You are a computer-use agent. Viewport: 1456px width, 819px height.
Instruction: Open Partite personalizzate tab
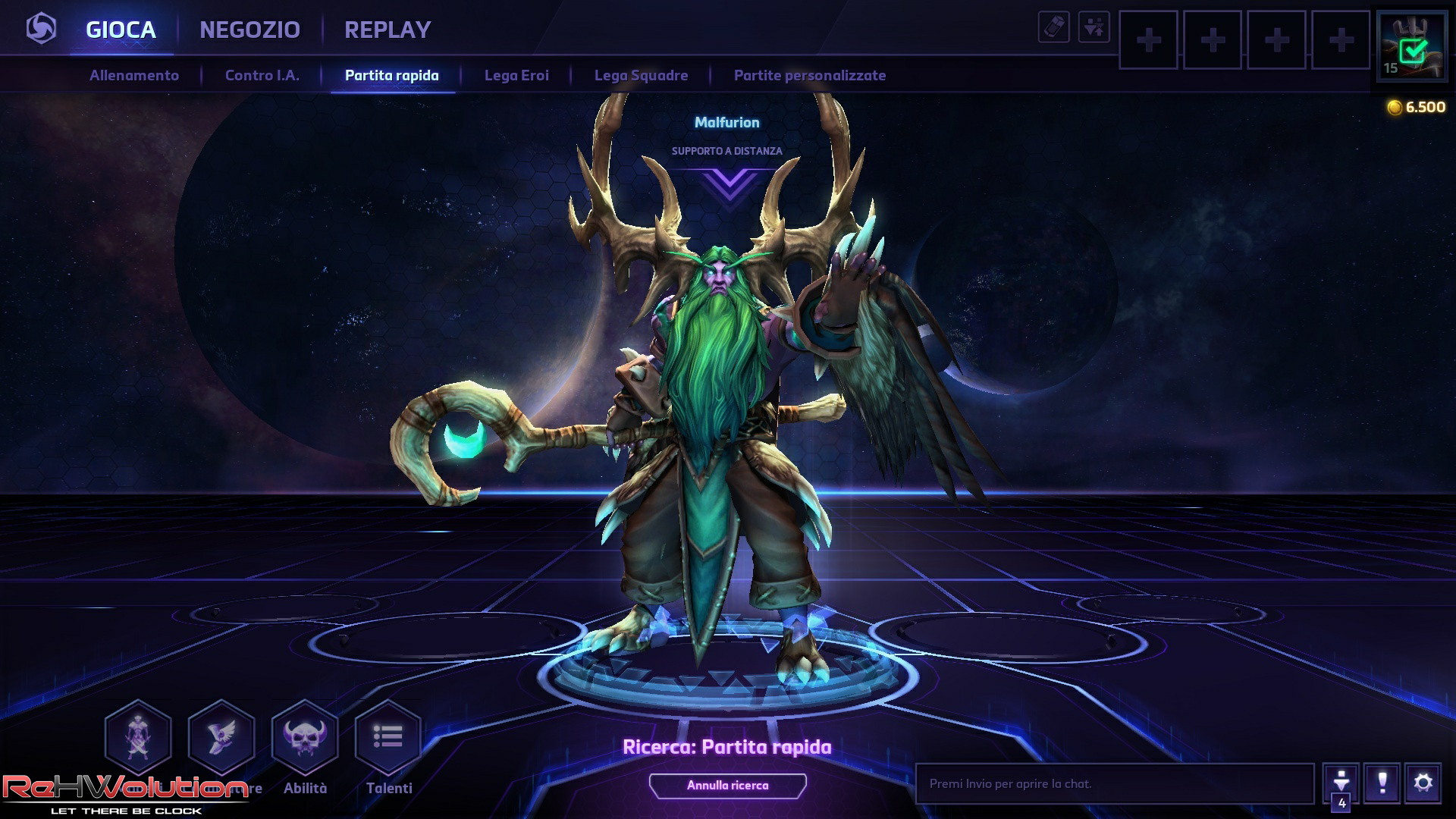click(809, 75)
